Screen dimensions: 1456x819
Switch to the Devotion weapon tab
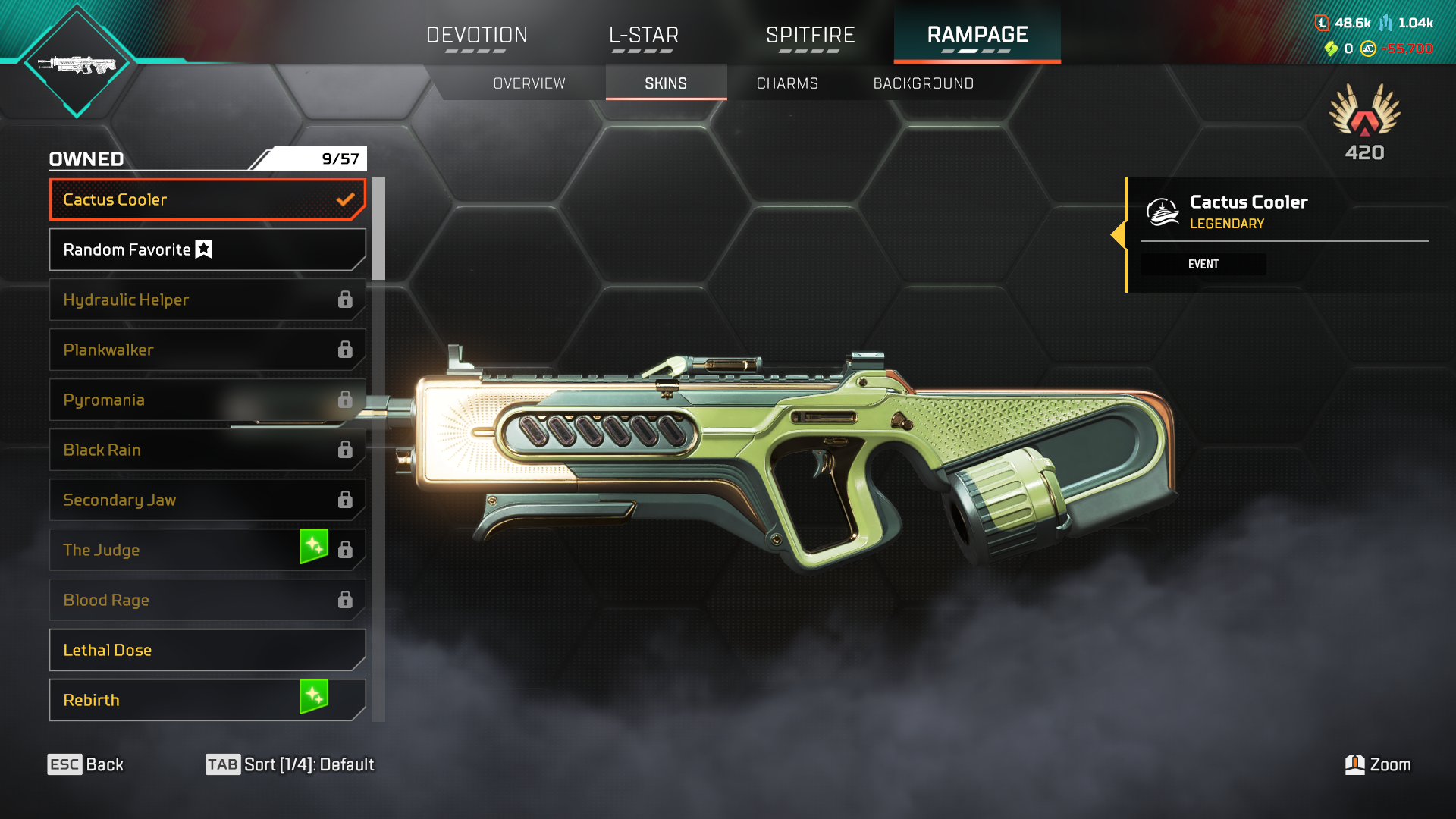click(476, 36)
